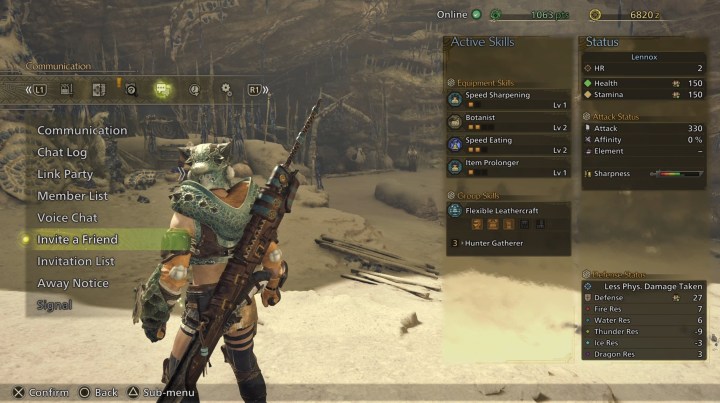Select the Flexible Leathercraft group skill

tap(508, 212)
